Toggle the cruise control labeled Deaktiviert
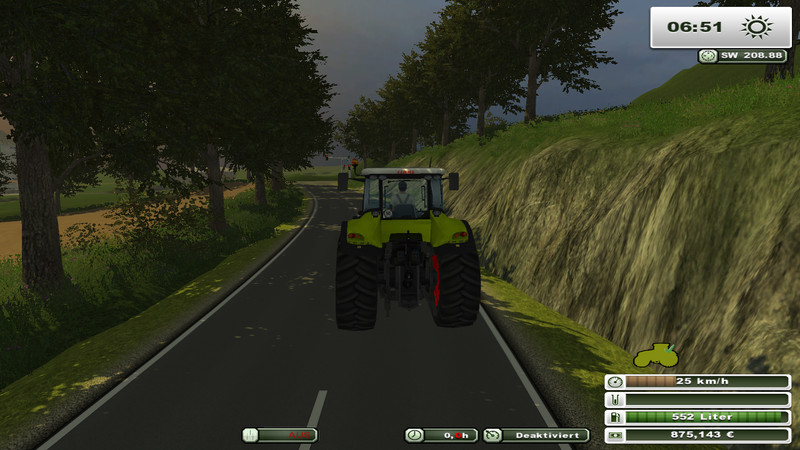The width and height of the screenshot is (800, 450). click(x=536, y=435)
